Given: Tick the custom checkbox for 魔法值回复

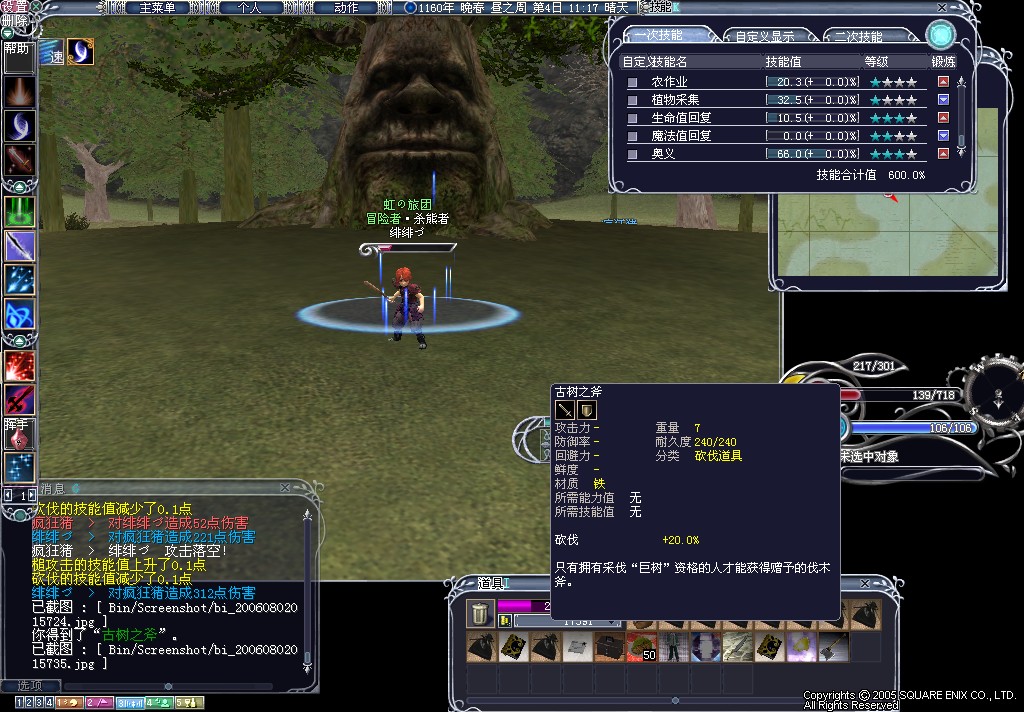Looking at the screenshot, I should (x=632, y=136).
